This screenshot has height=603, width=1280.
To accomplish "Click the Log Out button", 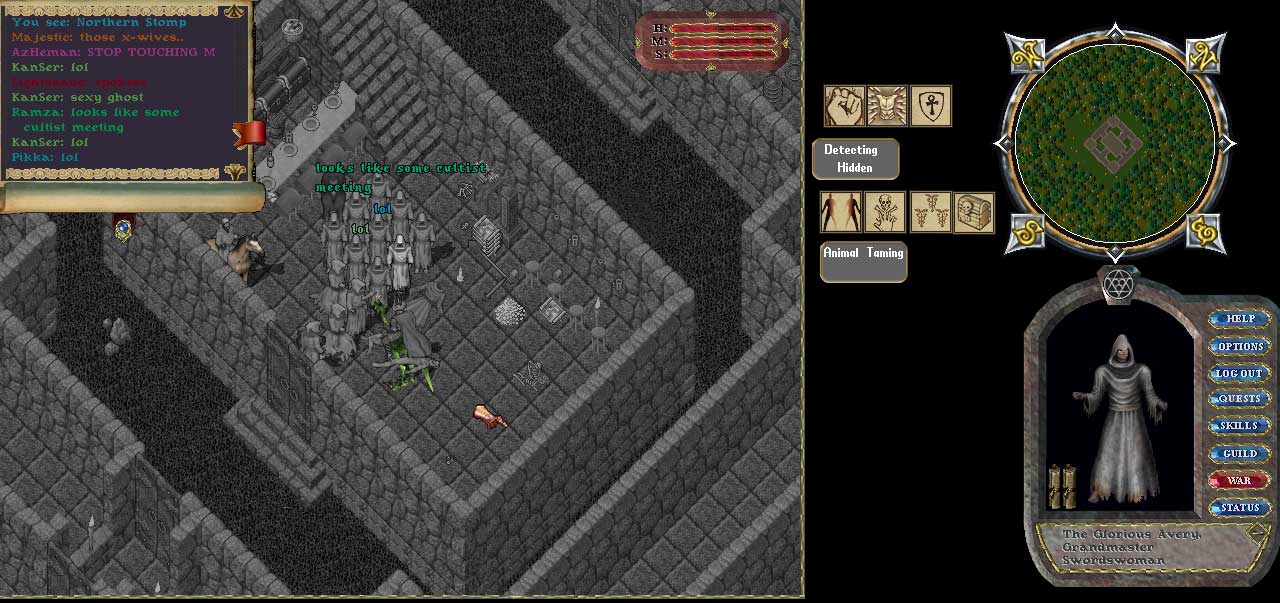I will (1240, 373).
